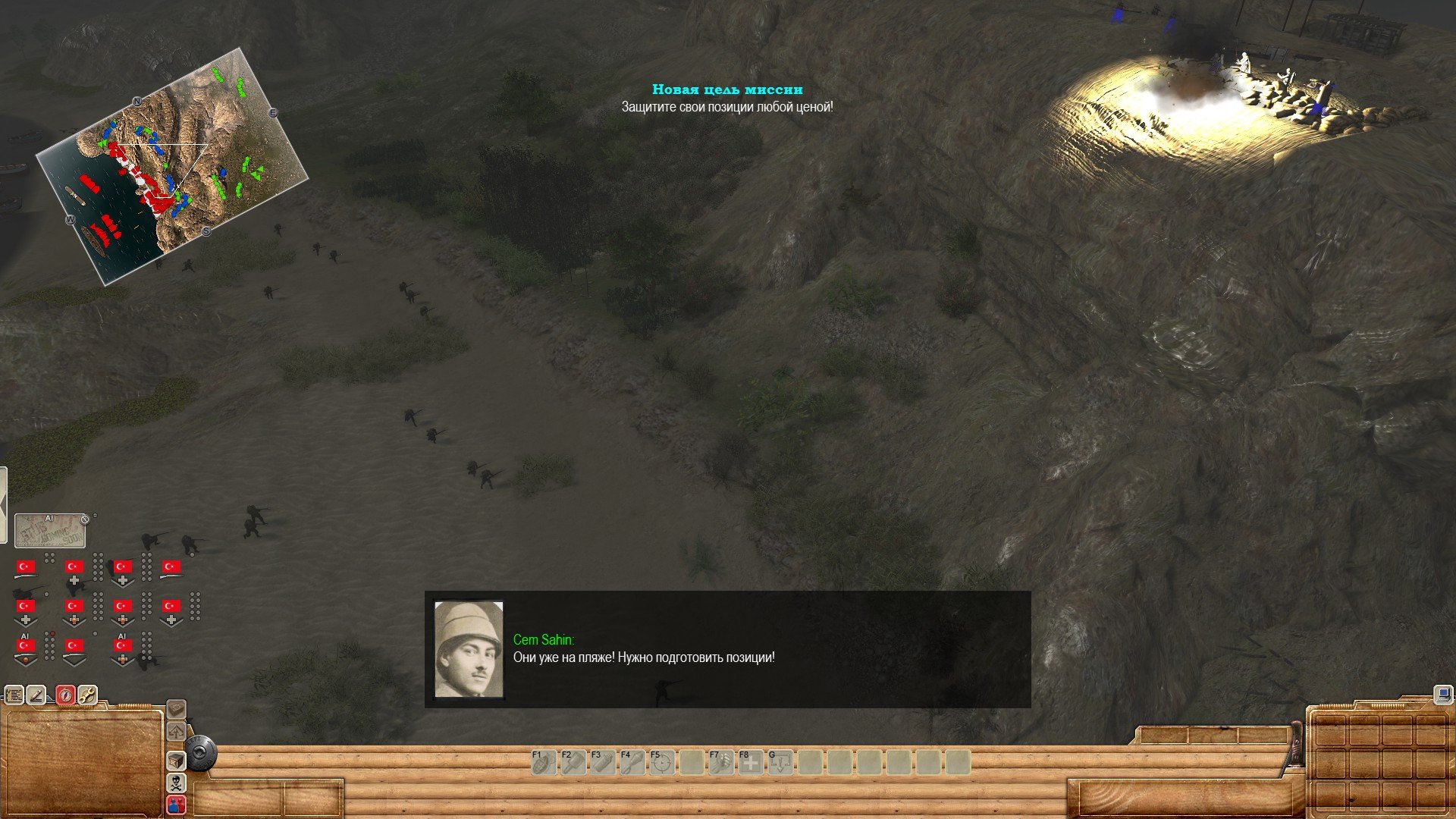This screenshot has height=819, width=1456.
Task: Toggle the red compass button
Action: (x=65, y=695)
